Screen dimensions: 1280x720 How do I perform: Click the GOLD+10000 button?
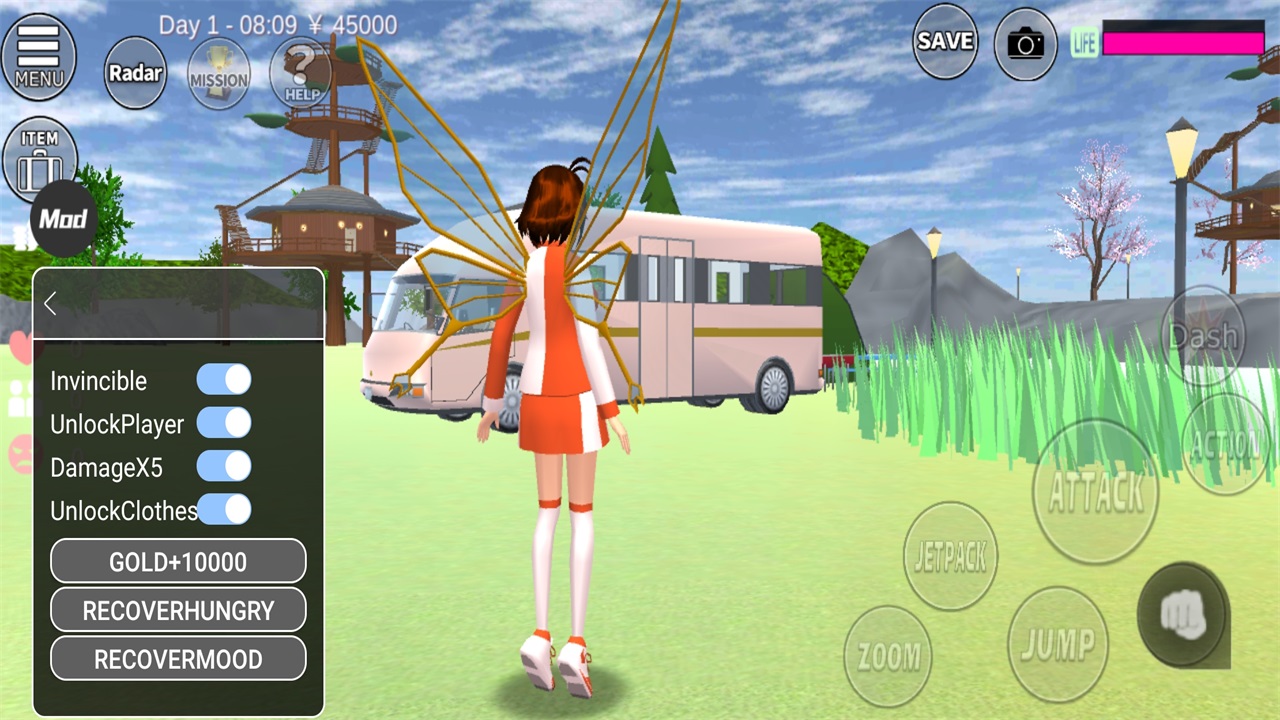(178, 562)
